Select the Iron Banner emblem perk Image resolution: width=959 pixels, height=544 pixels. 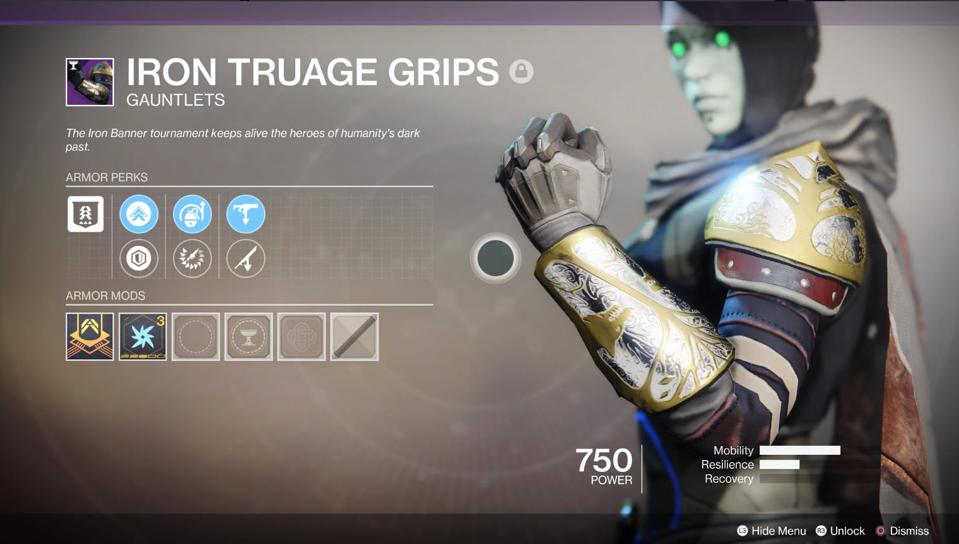pyautogui.click(x=85, y=215)
